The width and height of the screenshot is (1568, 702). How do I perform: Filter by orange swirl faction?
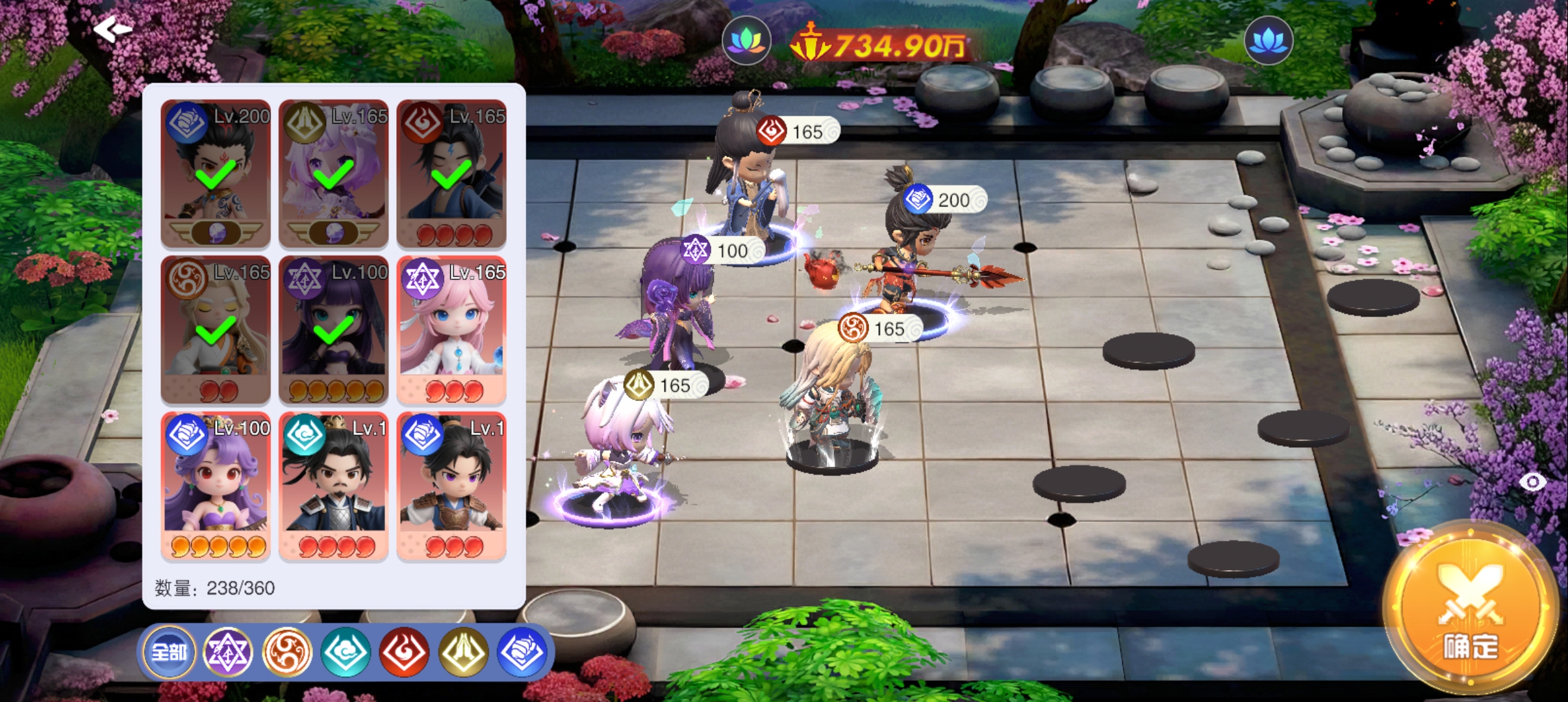tap(286, 651)
